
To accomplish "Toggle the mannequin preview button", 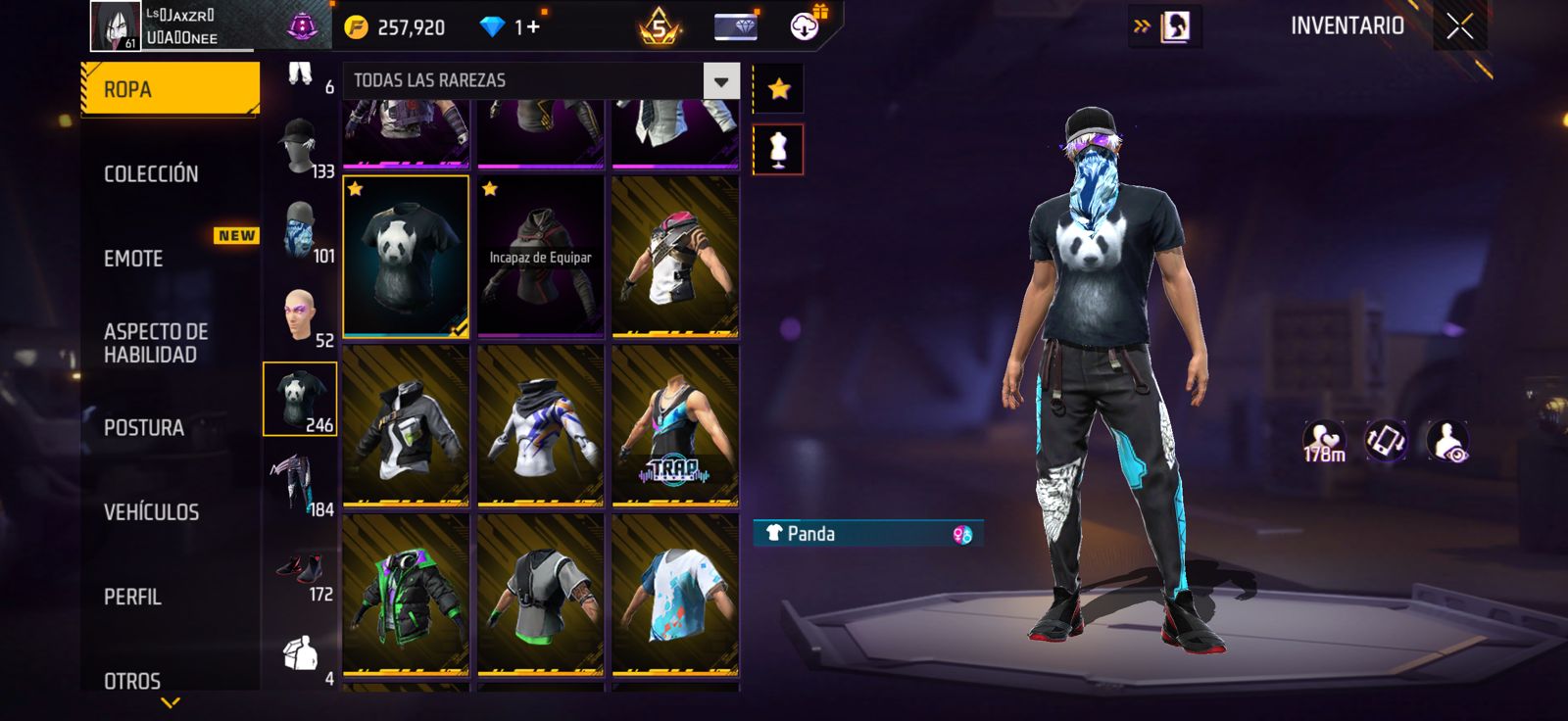I will pyautogui.click(x=778, y=149).
